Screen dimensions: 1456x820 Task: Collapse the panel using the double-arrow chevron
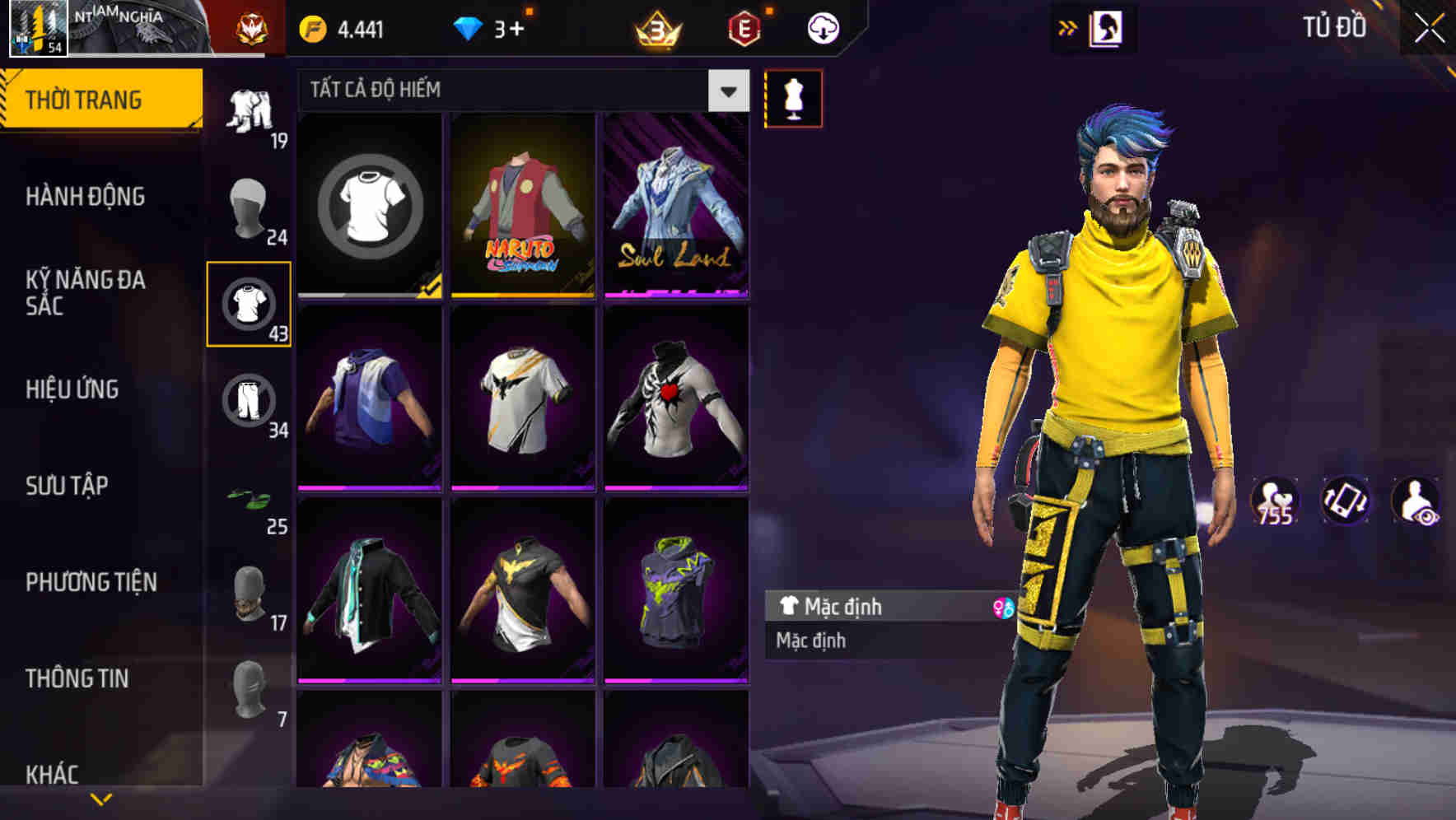pyautogui.click(x=1068, y=26)
